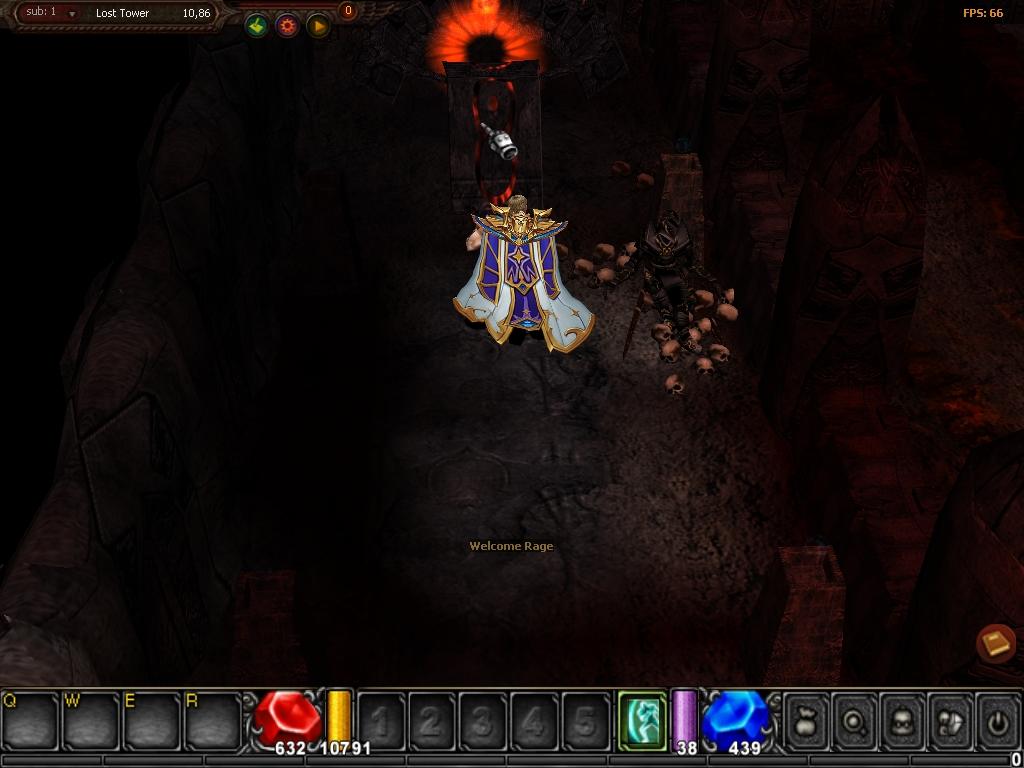Open settings with the red gear icon
Image resolution: width=1024 pixels, height=768 pixels.
tap(288, 26)
